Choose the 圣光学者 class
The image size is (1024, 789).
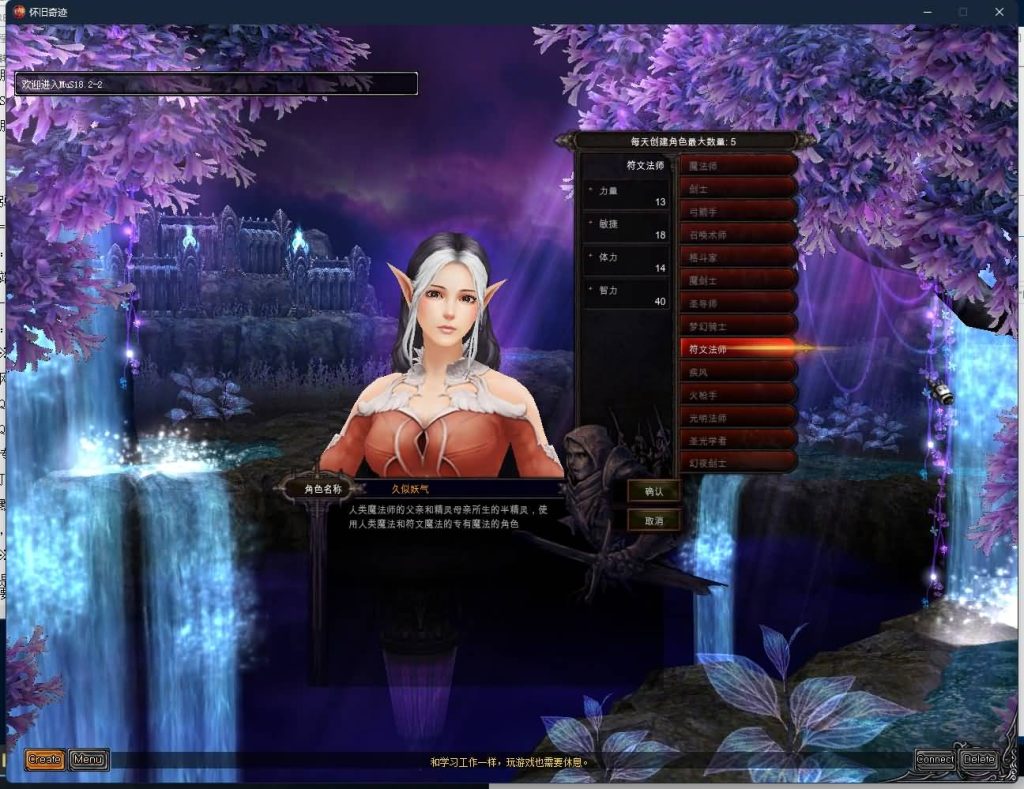click(x=738, y=441)
